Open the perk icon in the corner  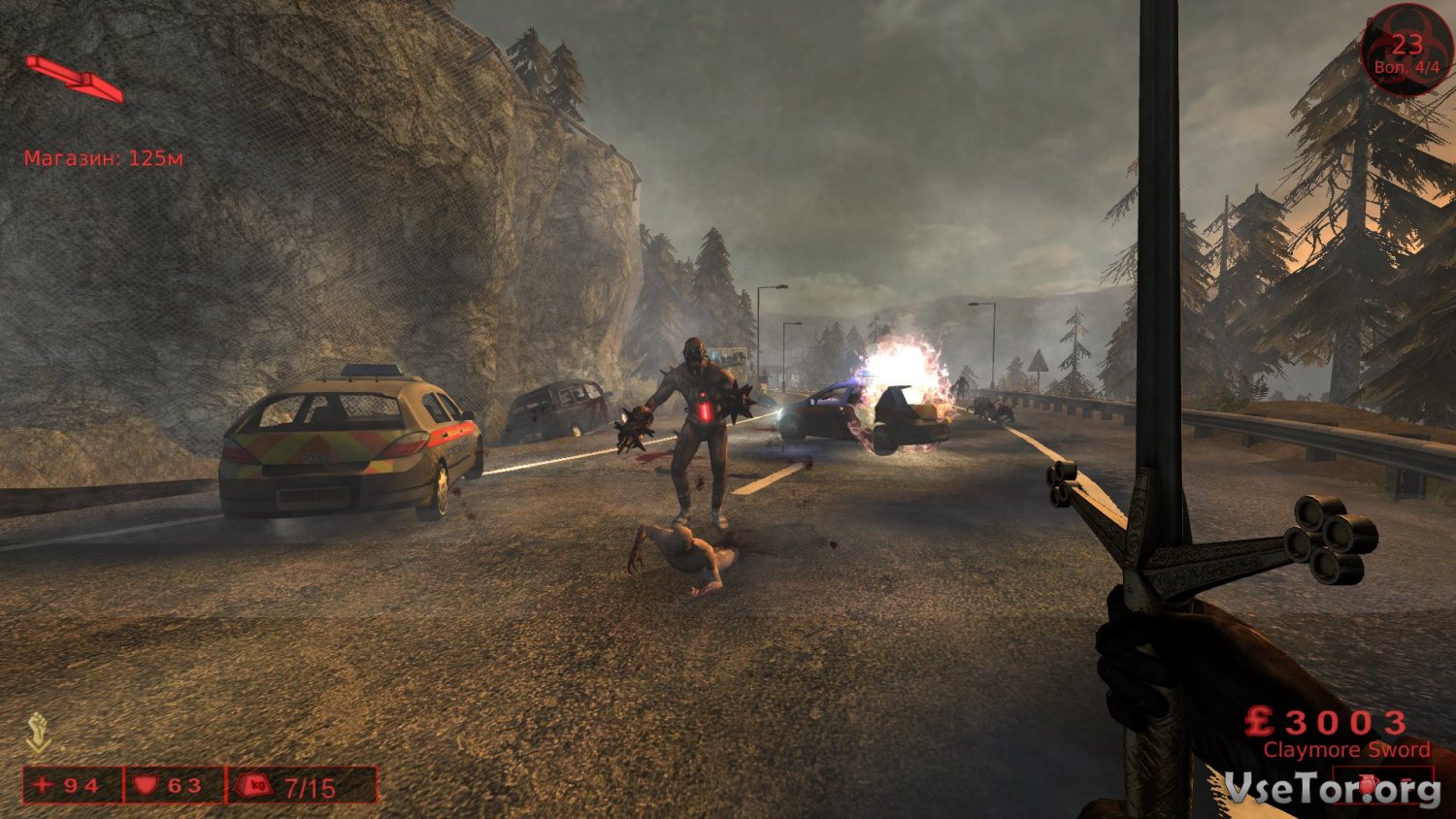(x=38, y=734)
